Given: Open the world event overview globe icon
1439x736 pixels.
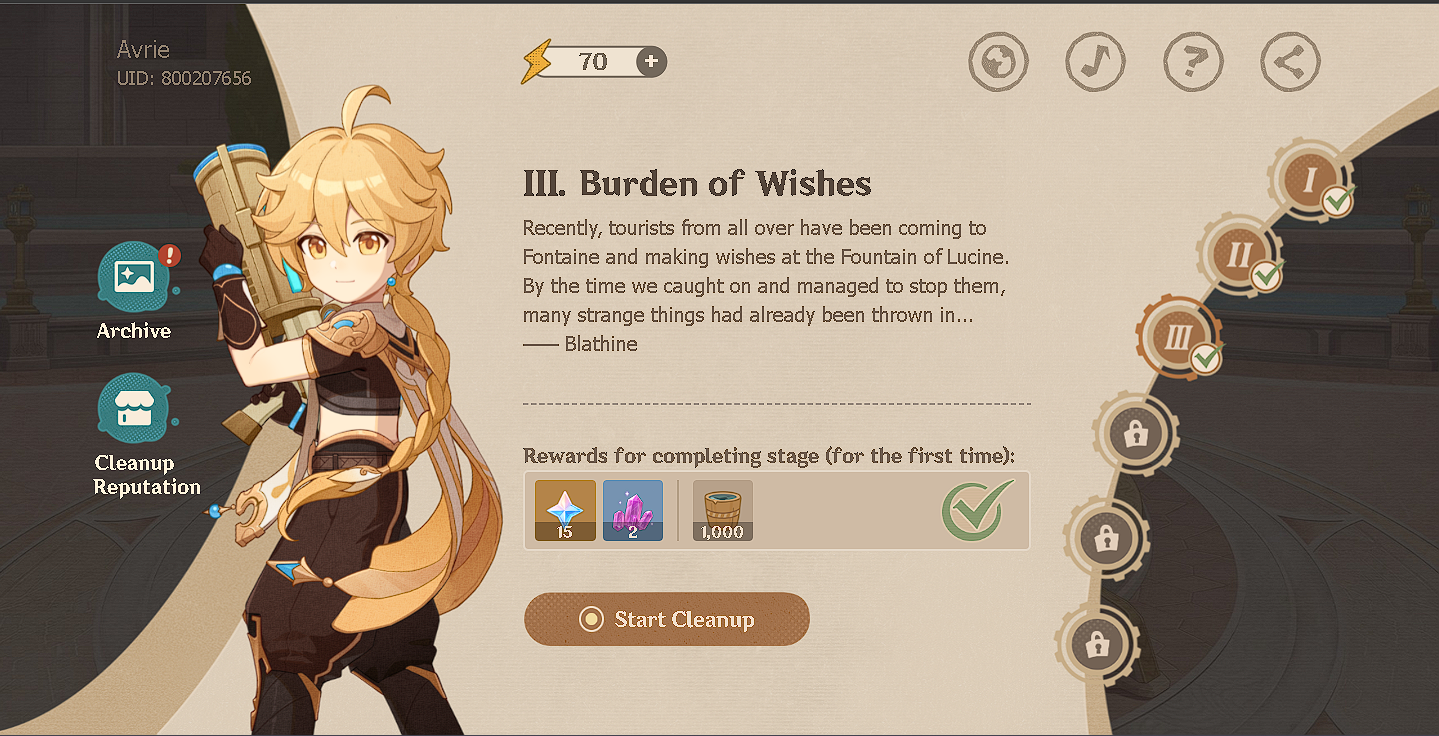Looking at the screenshot, I should 998,61.
